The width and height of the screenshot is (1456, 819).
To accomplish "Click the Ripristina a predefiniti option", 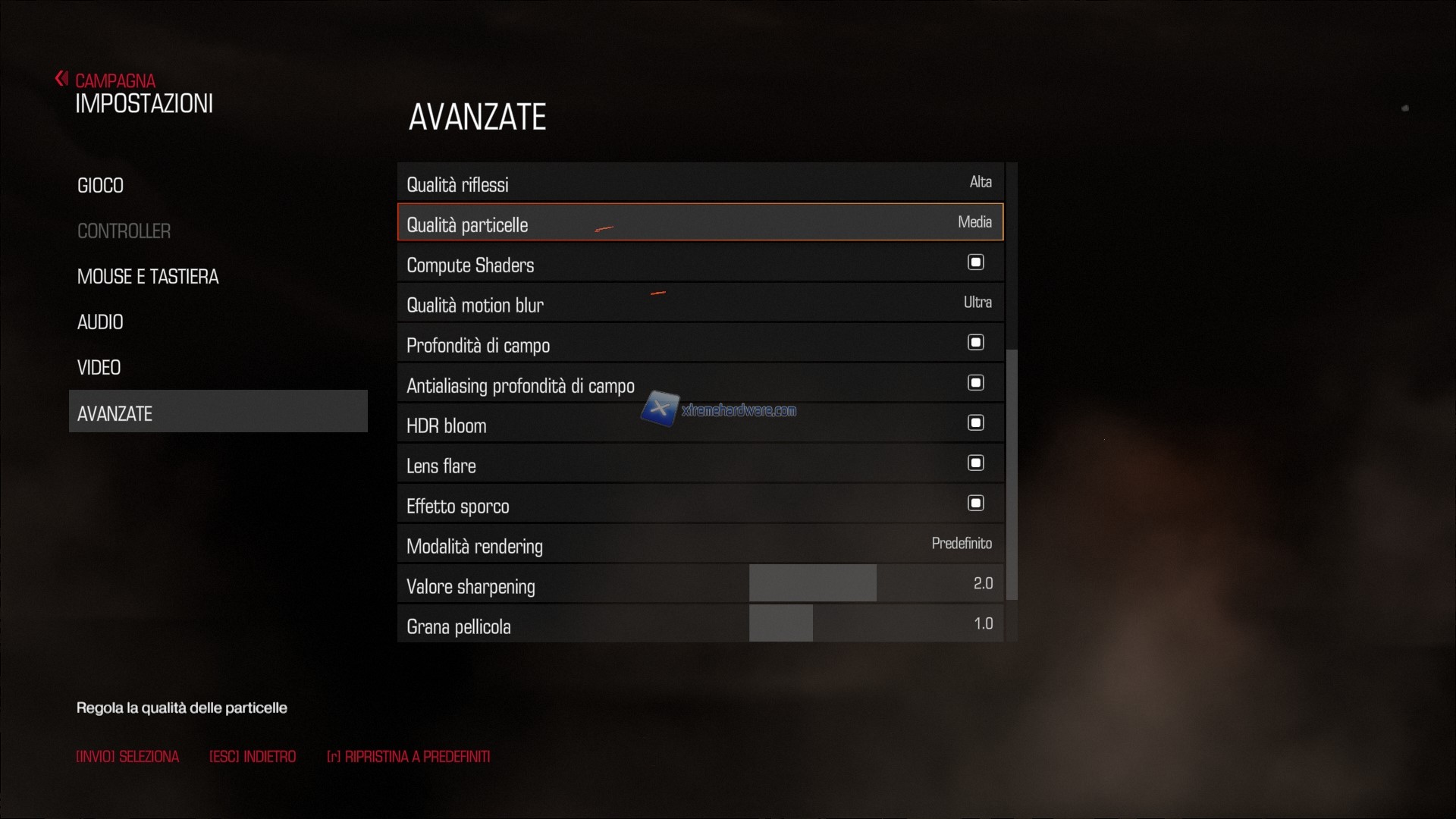I will (x=409, y=757).
